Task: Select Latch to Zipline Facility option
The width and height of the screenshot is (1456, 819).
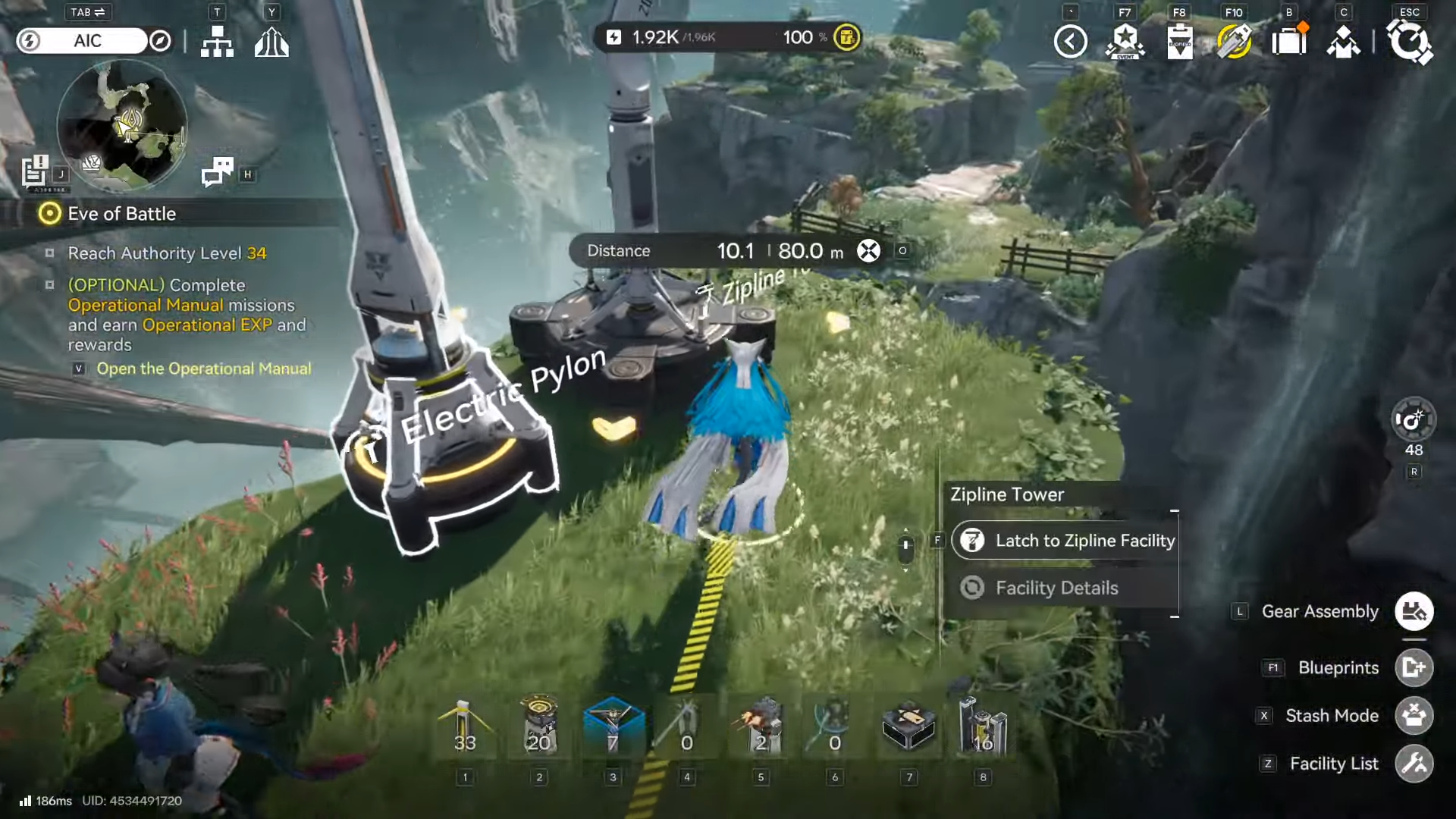Action: point(1065,541)
